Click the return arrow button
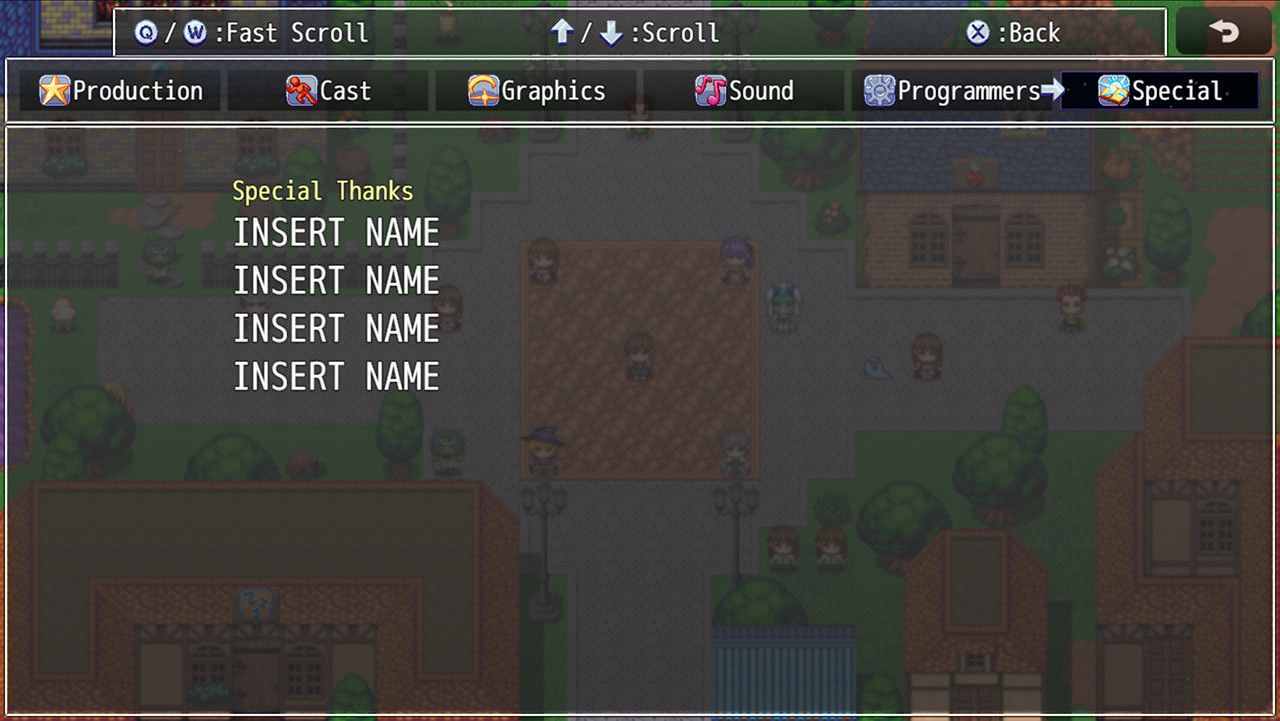 1224,32
